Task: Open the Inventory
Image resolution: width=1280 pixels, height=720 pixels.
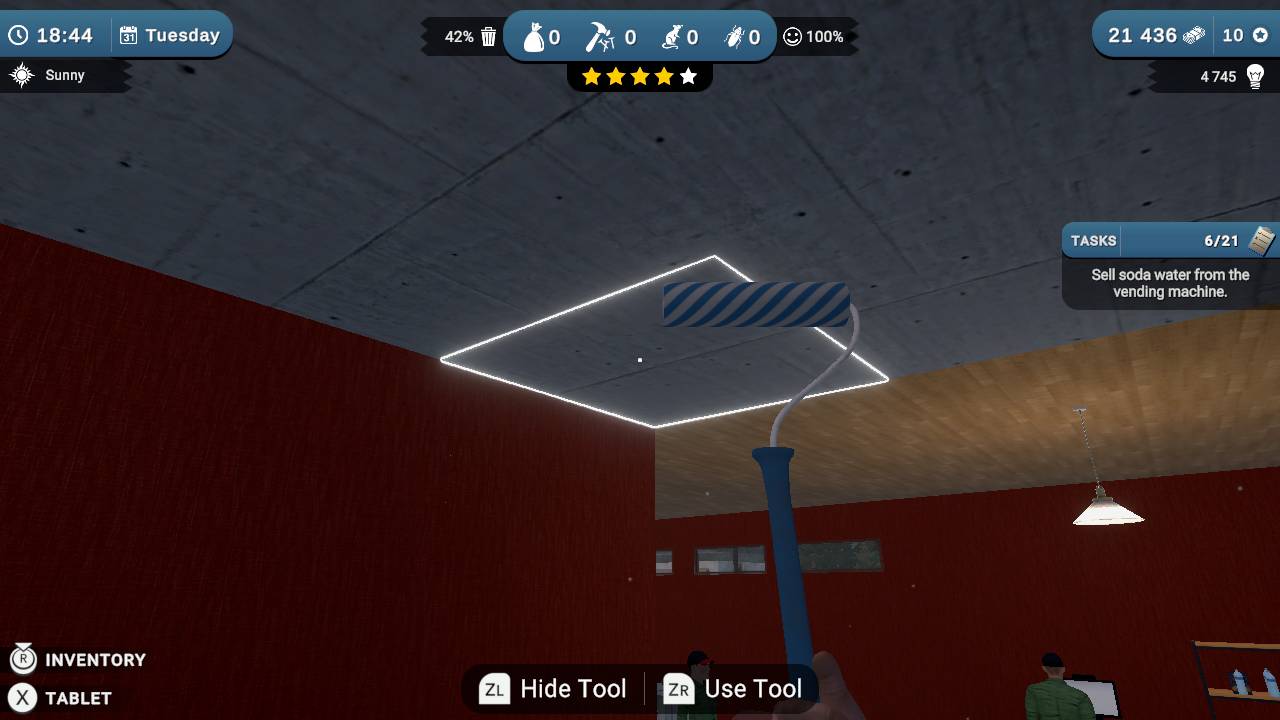Action: click(x=79, y=659)
